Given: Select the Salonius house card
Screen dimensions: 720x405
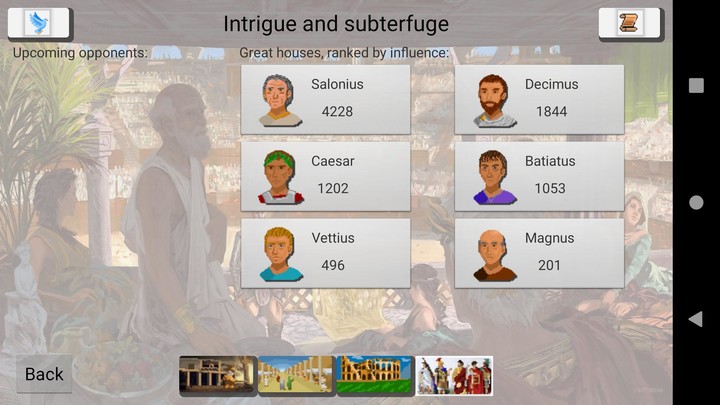Looking at the screenshot, I should pos(325,99).
